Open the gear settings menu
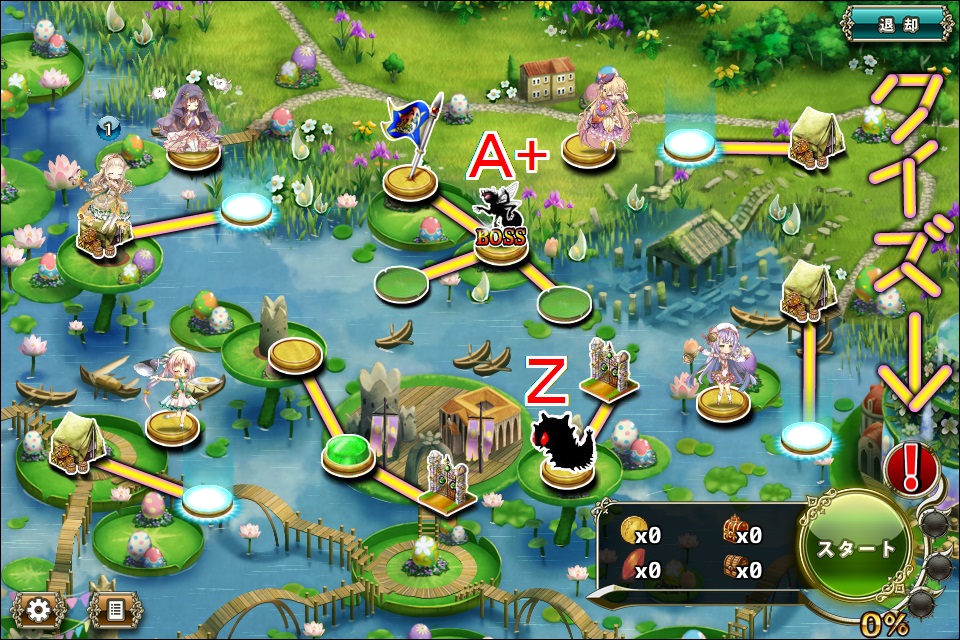Viewport: 960px width, 640px height. click(39, 609)
